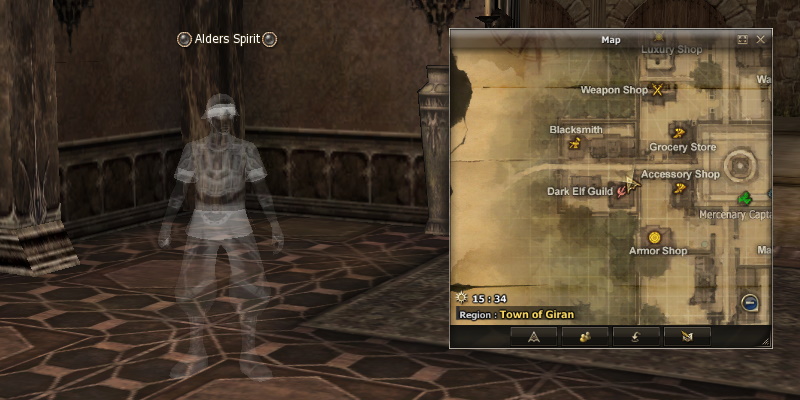Click the curved arrow button in map toolbar
Viewport: 800px width, 400px height.
pos(636,336)
